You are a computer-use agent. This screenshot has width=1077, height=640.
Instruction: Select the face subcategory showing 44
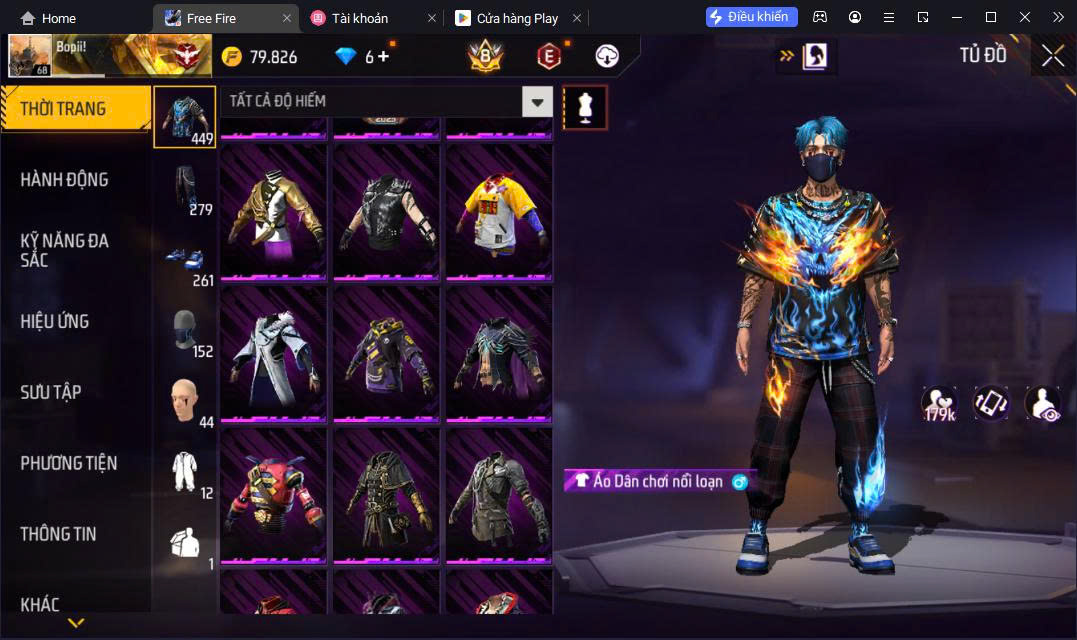point(185,401)
